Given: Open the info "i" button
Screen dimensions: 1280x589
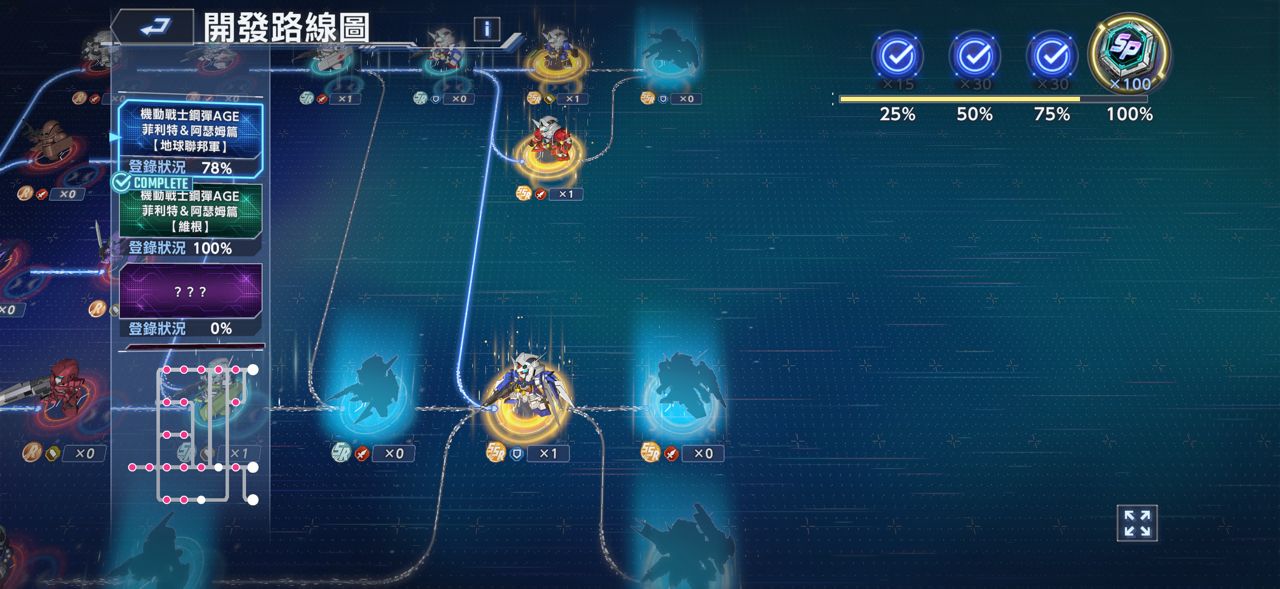Looking at the screenshot, I should point(487,28).
